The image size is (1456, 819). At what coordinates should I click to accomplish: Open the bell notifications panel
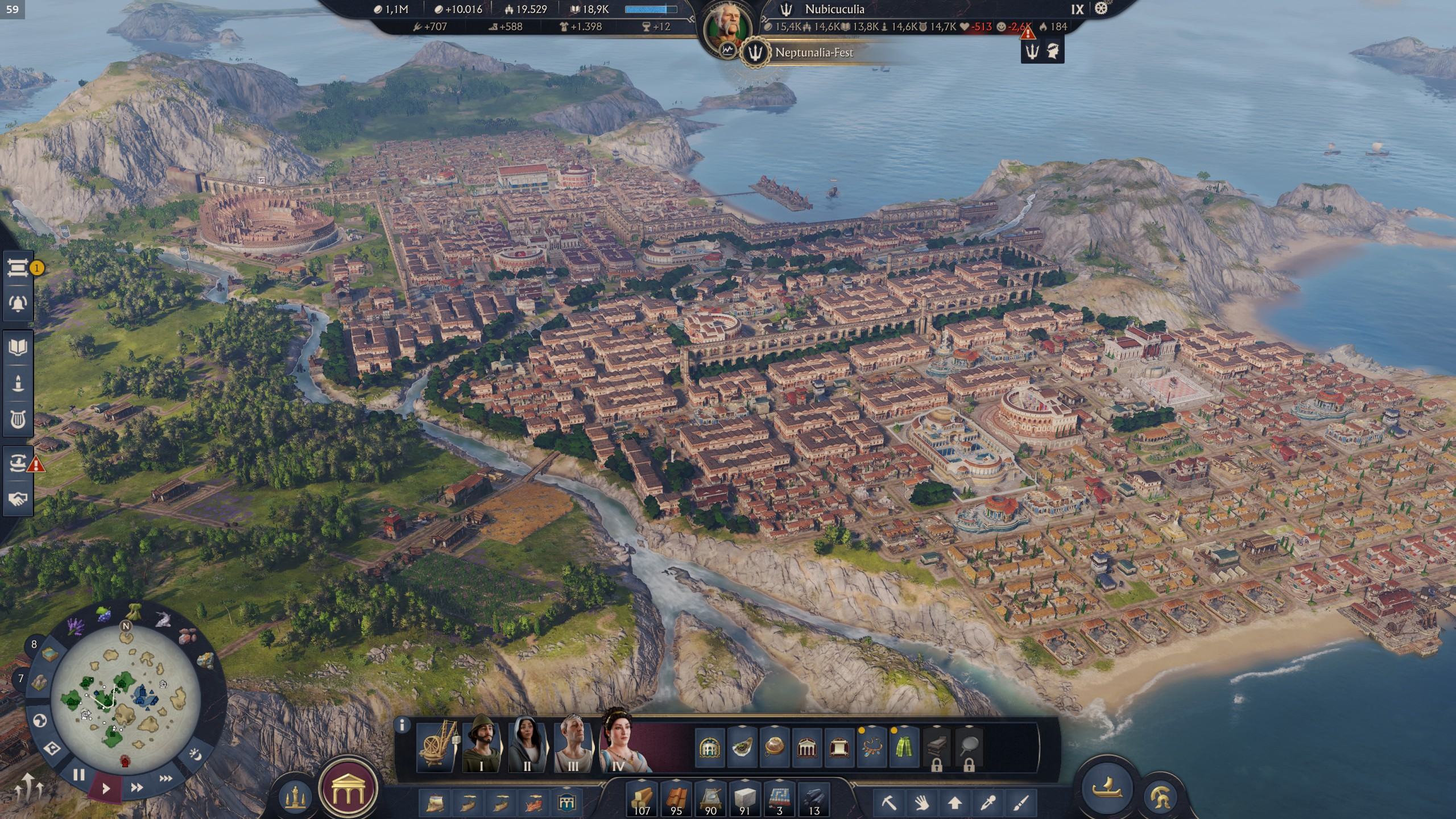(18, 303)
